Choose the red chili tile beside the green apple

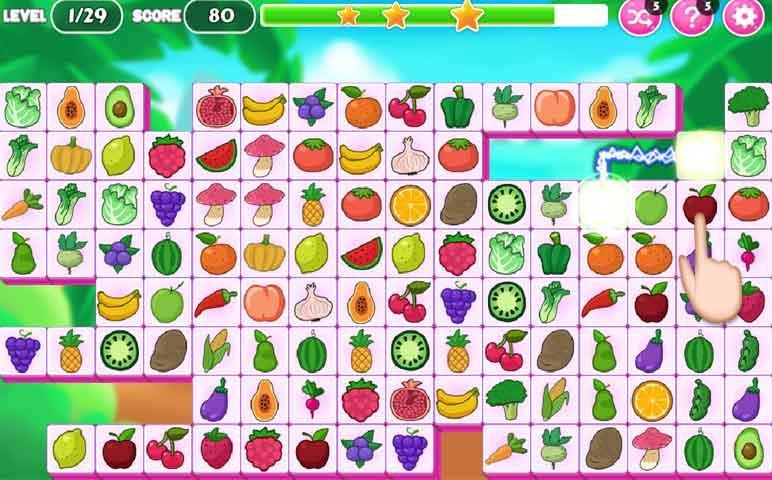[x=215, y=301]
